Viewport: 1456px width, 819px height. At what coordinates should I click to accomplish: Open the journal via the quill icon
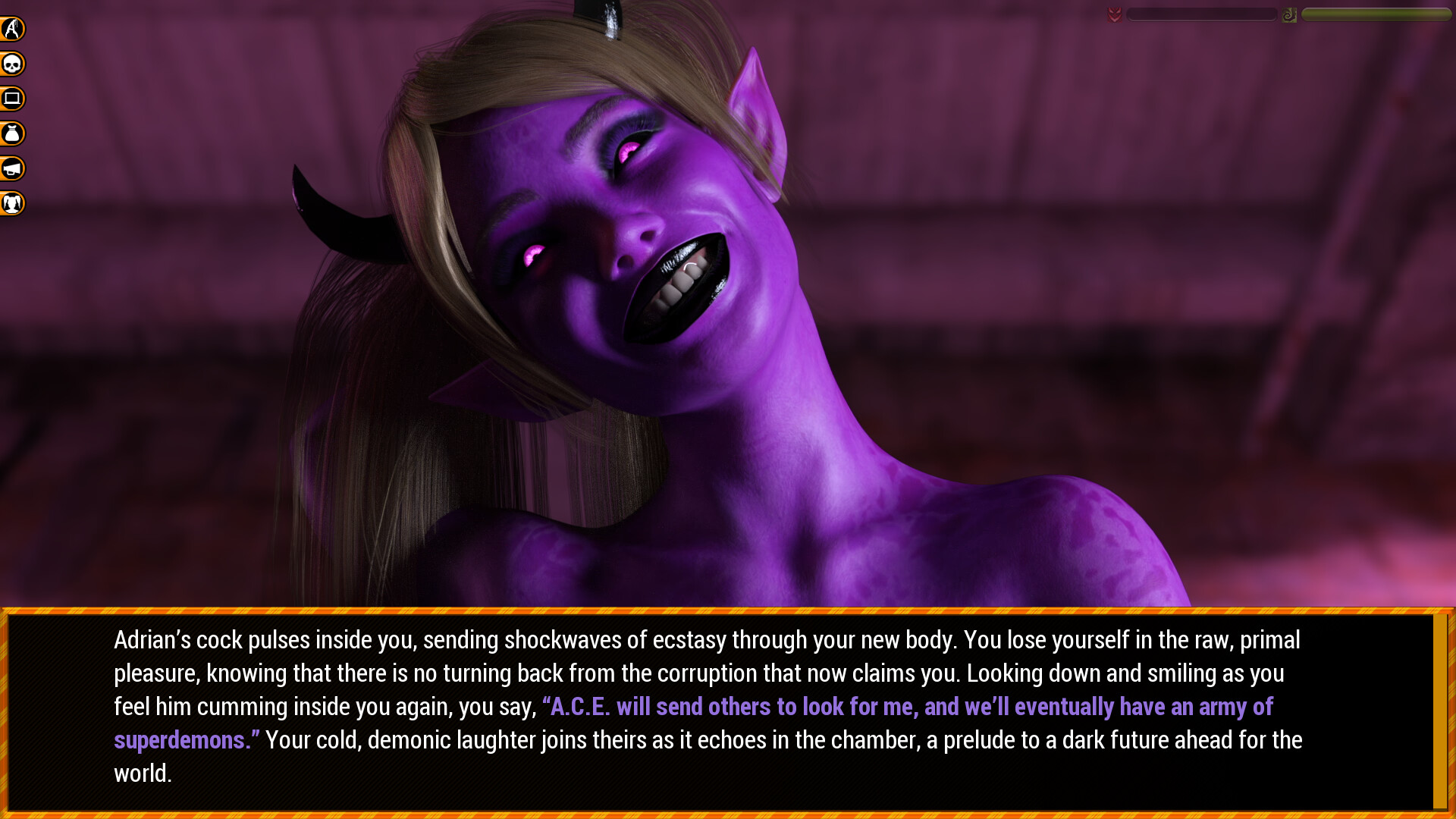pos(11,28)
